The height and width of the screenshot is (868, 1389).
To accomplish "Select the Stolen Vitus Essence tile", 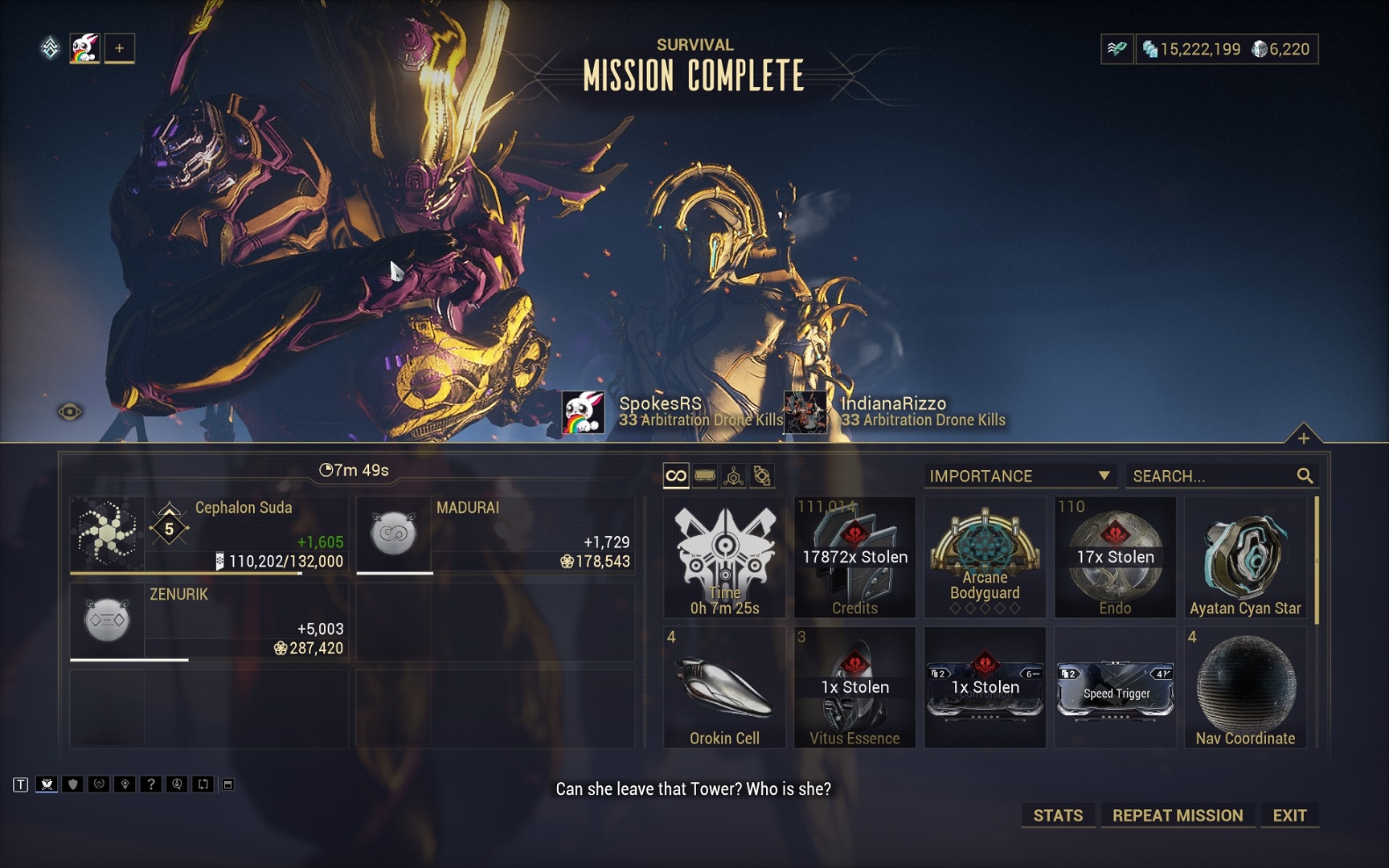I will pos(854,687).
